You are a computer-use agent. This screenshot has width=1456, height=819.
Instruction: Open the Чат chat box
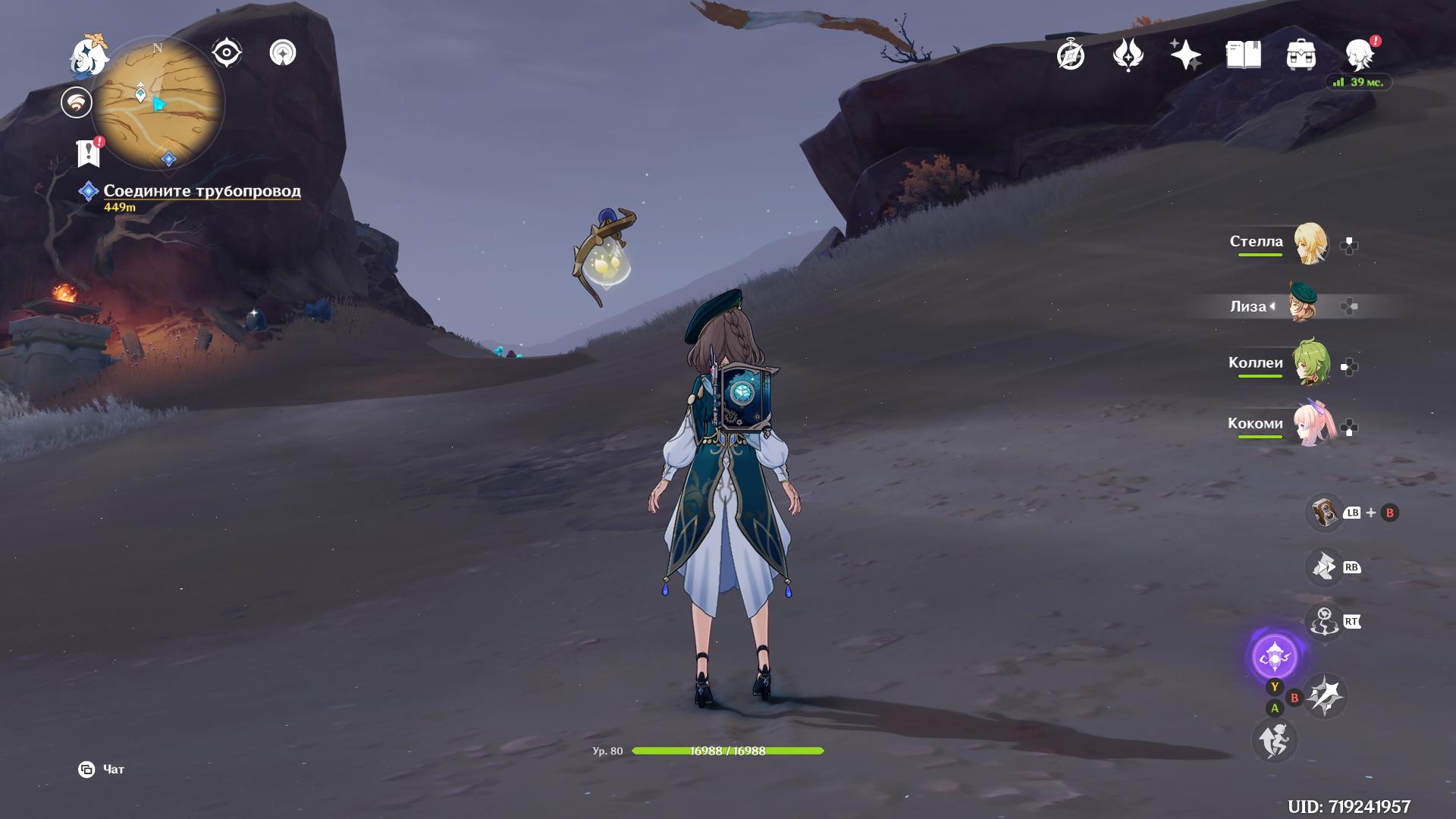coord(102,770)
